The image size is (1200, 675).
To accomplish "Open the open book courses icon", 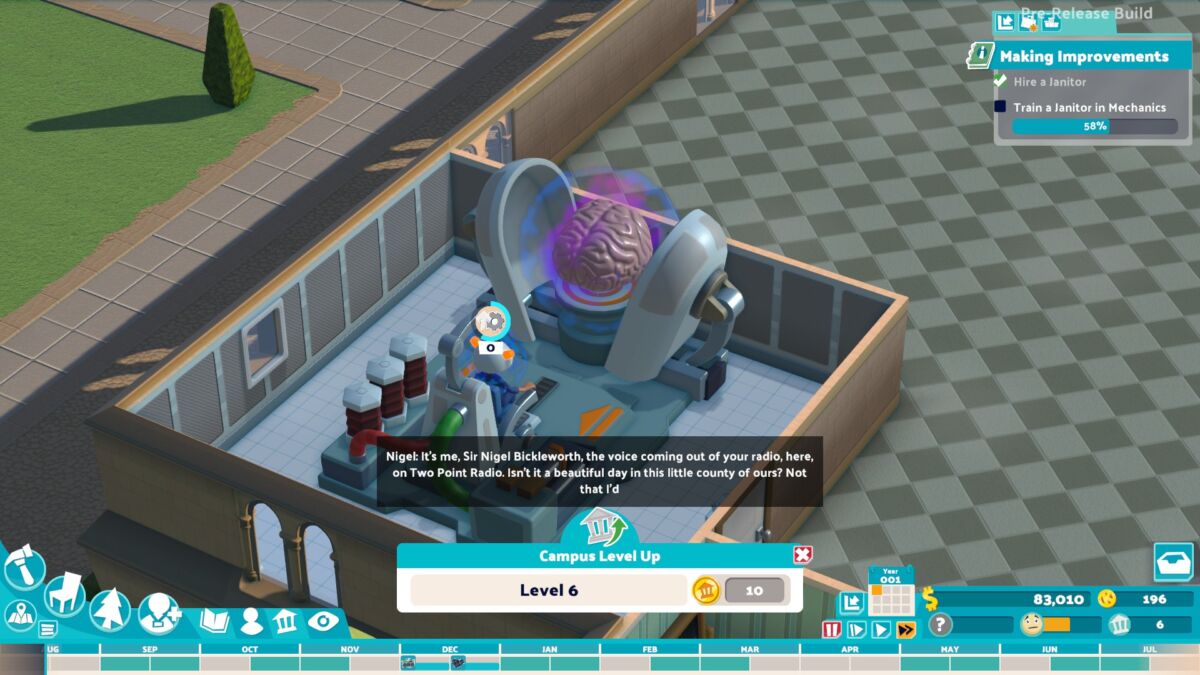I will [x=215, y=621].
